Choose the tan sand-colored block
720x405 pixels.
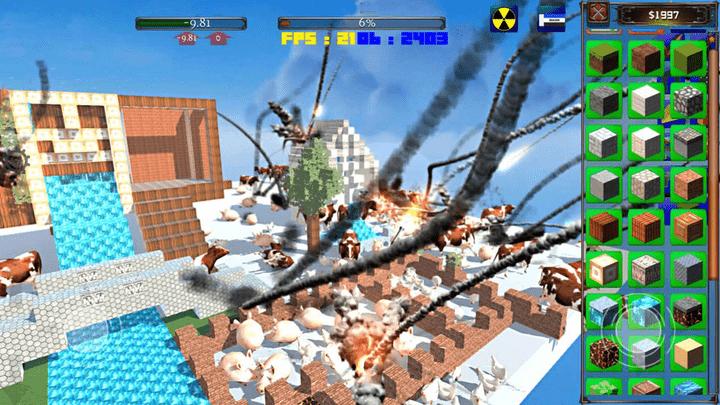pos(686,352)
